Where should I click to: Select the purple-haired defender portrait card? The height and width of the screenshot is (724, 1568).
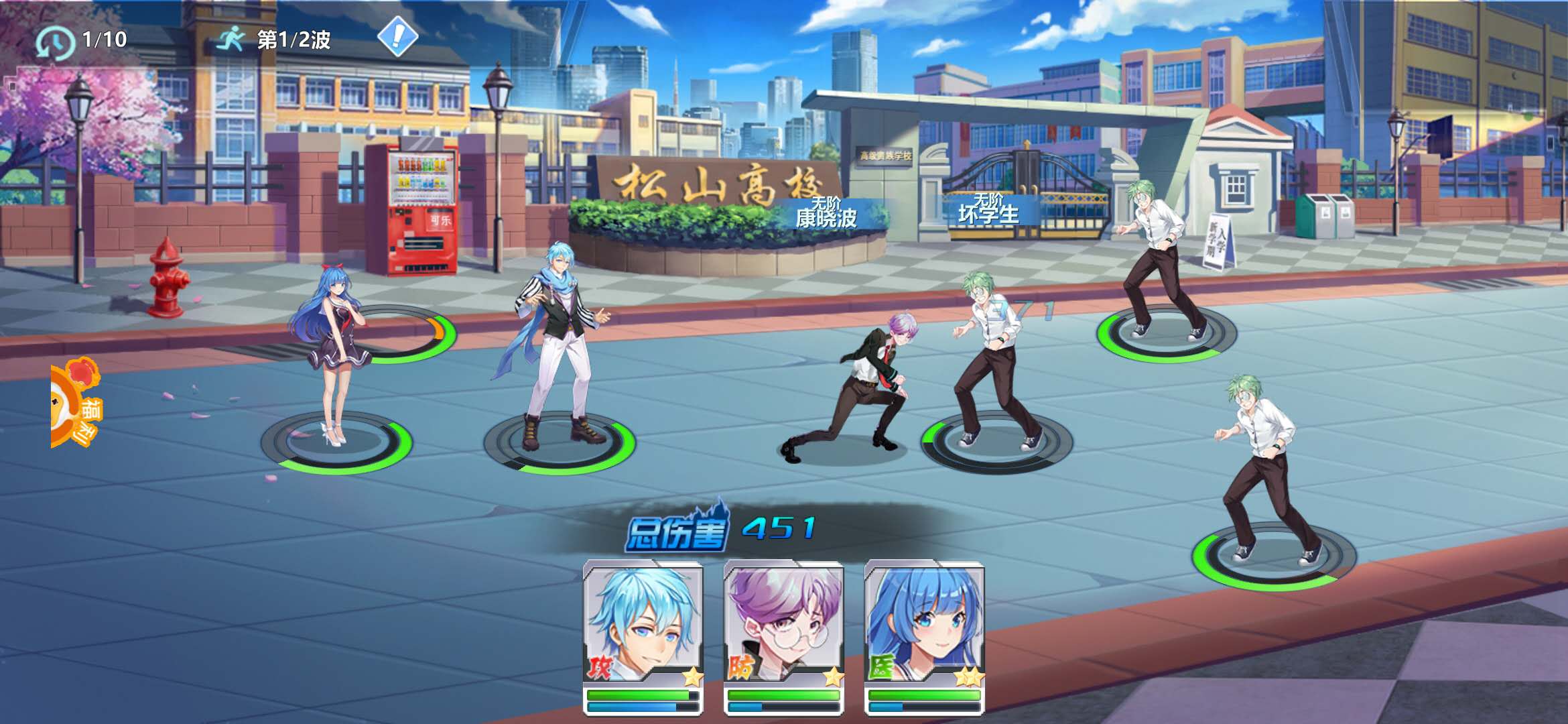[783, 623]
